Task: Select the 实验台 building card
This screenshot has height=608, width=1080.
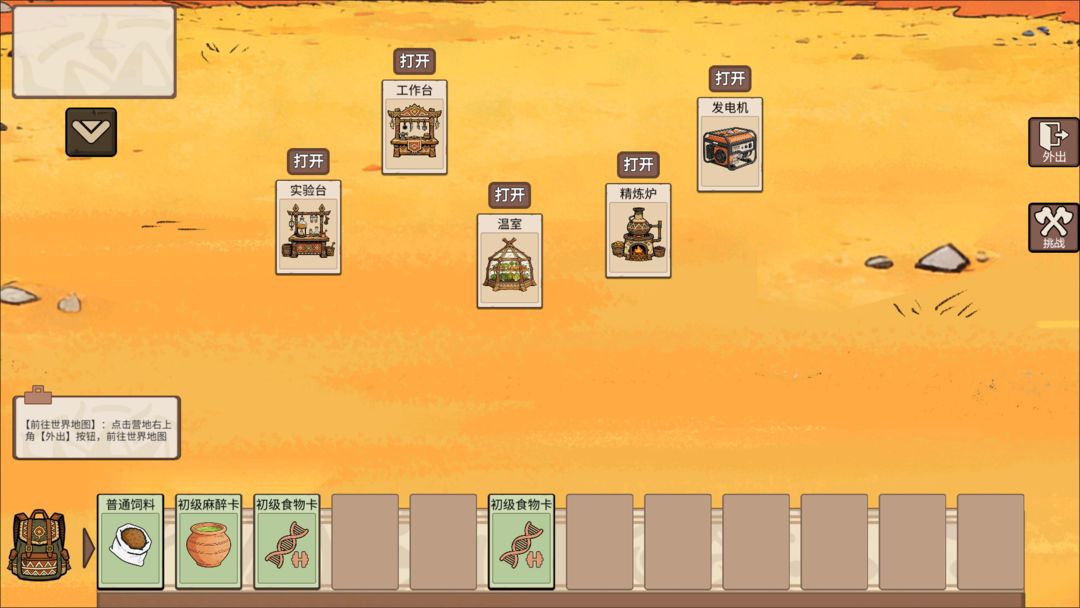Action: click(308, 229)
